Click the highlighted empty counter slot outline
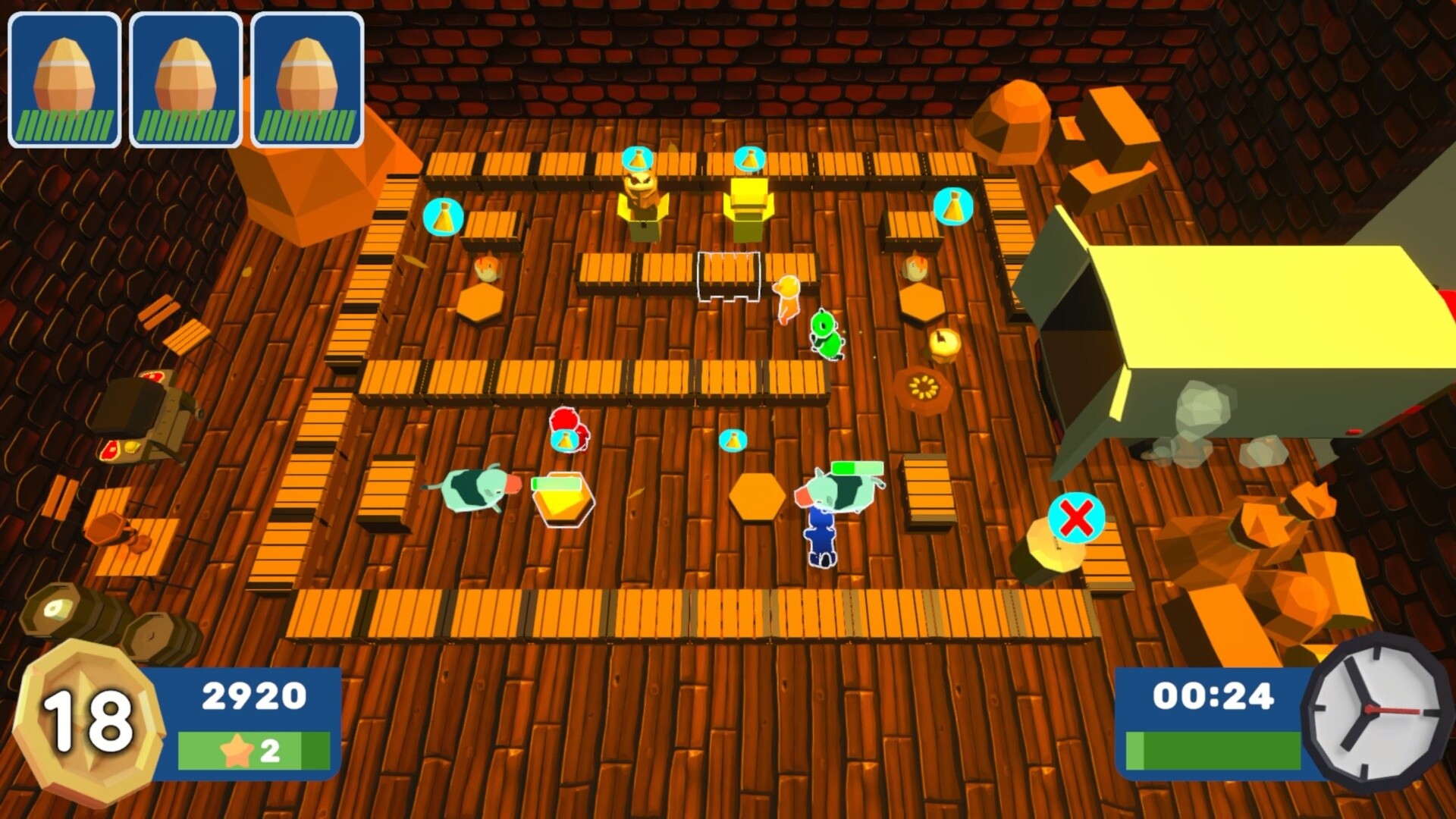Viewport: 1456px width, 819px height. click(726, 277)
